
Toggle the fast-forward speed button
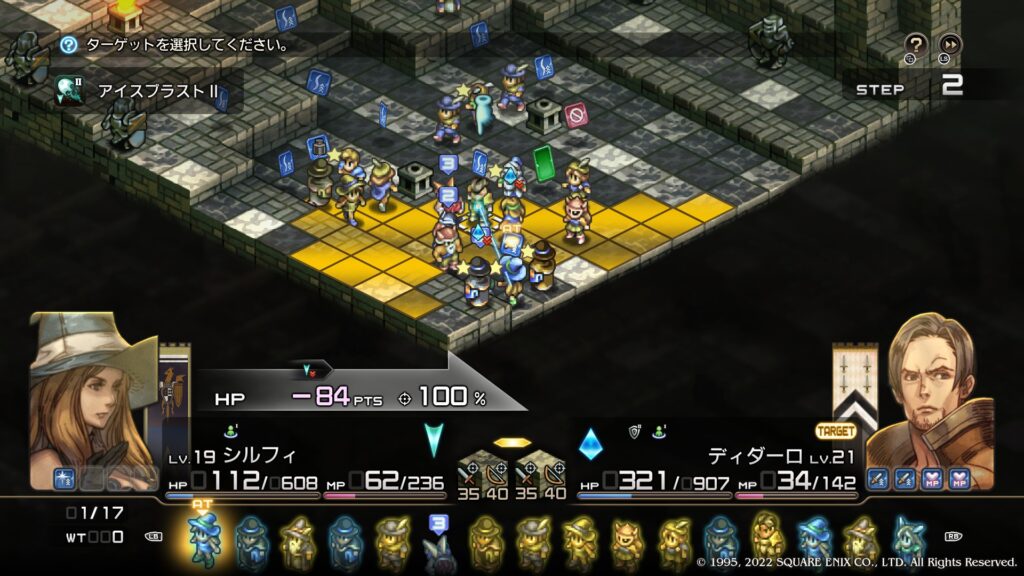click(x=949, y=43)
